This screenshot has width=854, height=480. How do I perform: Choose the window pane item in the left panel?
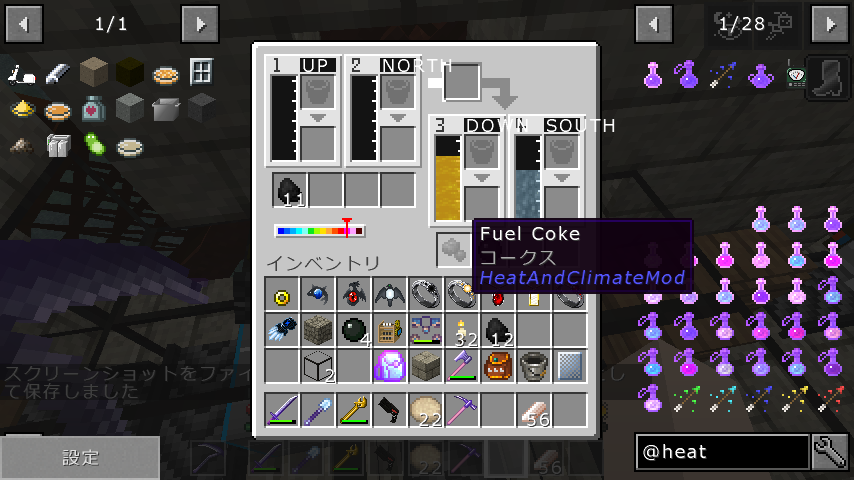coord(202,72)
